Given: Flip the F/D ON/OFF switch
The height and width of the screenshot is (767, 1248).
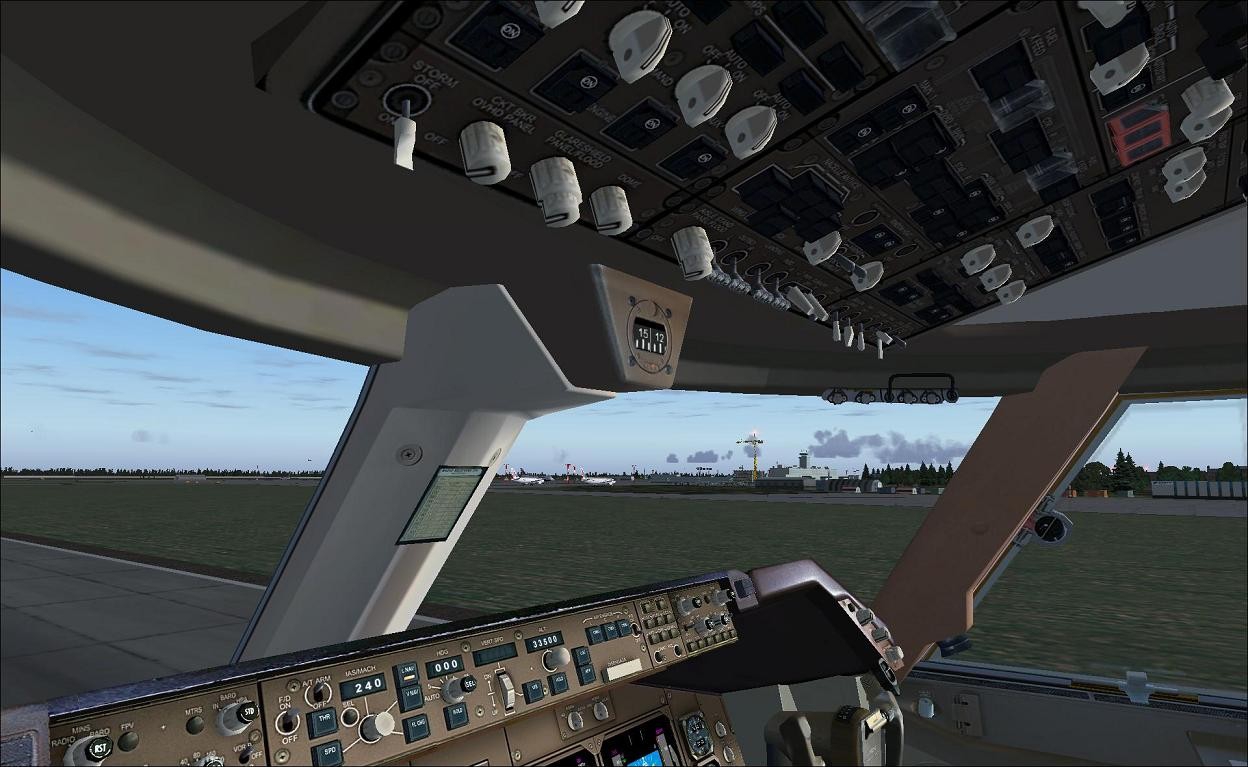Looking at the screenshot, I should point(287,722).
